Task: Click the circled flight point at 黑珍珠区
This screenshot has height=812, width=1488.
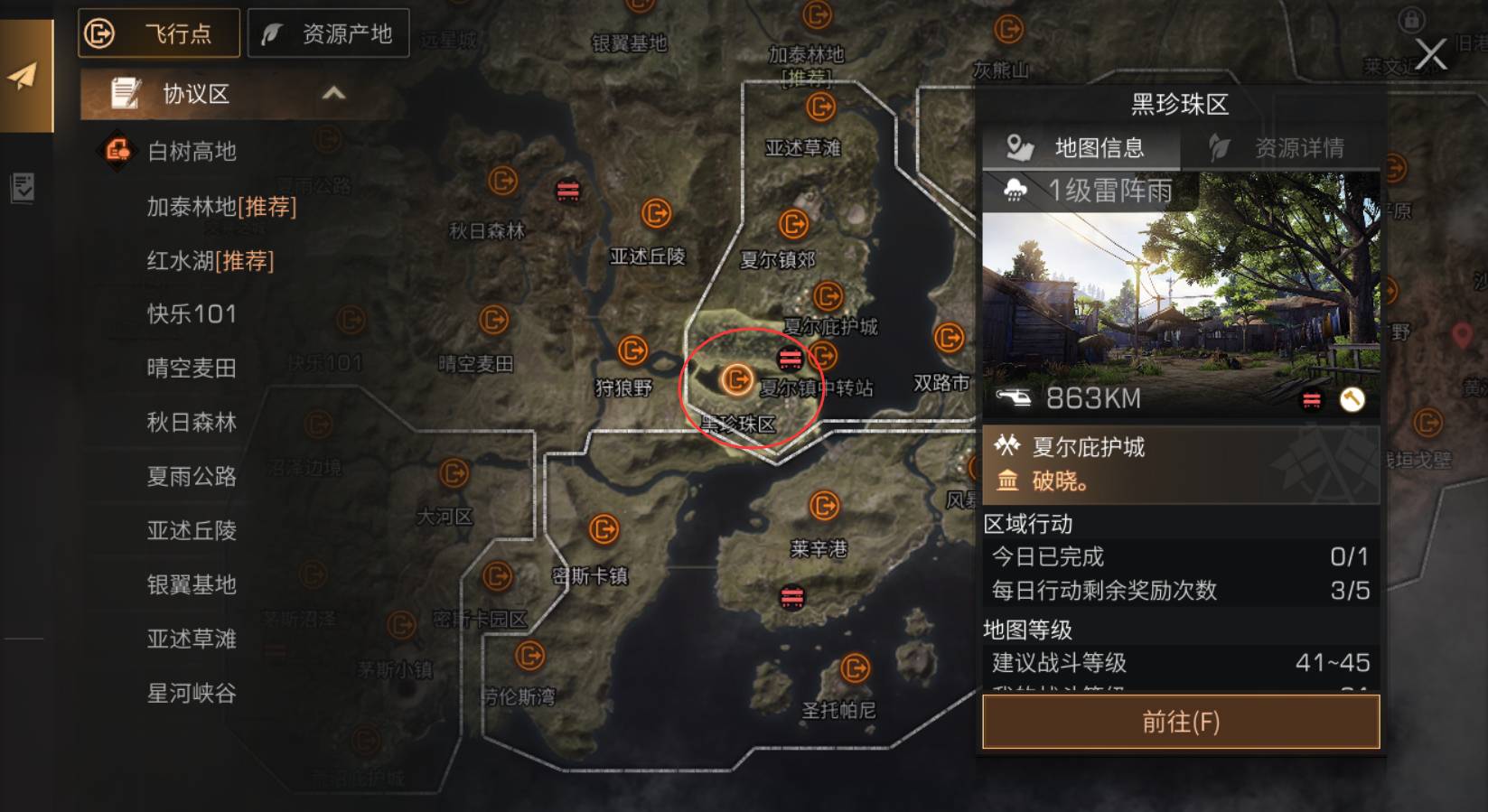Action: (737, 378)
